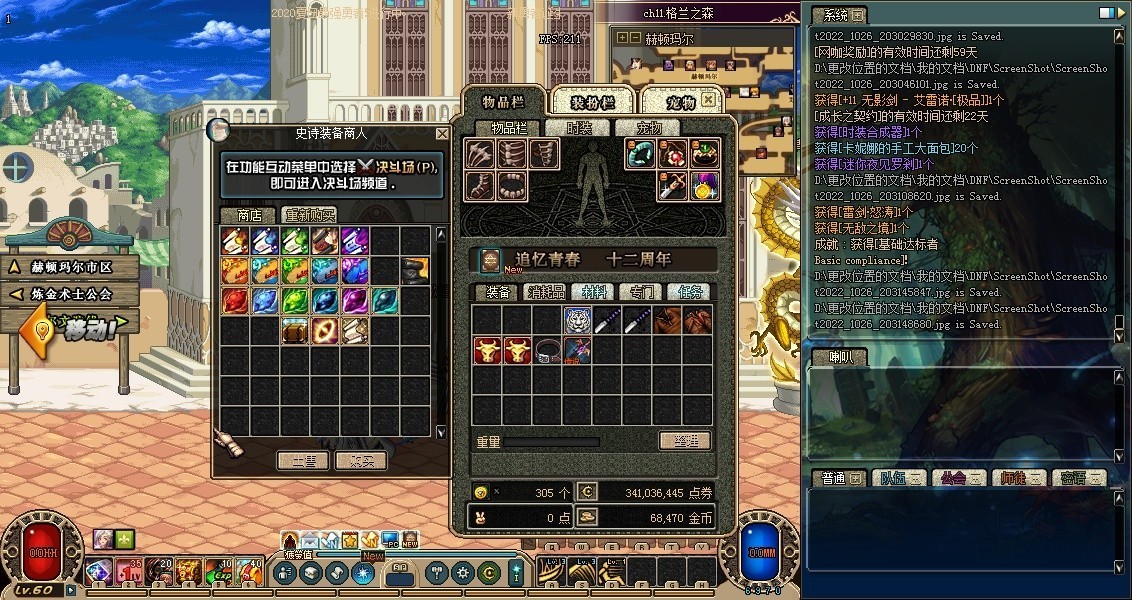Select the treasure chest item in shop

coord(295,330)
